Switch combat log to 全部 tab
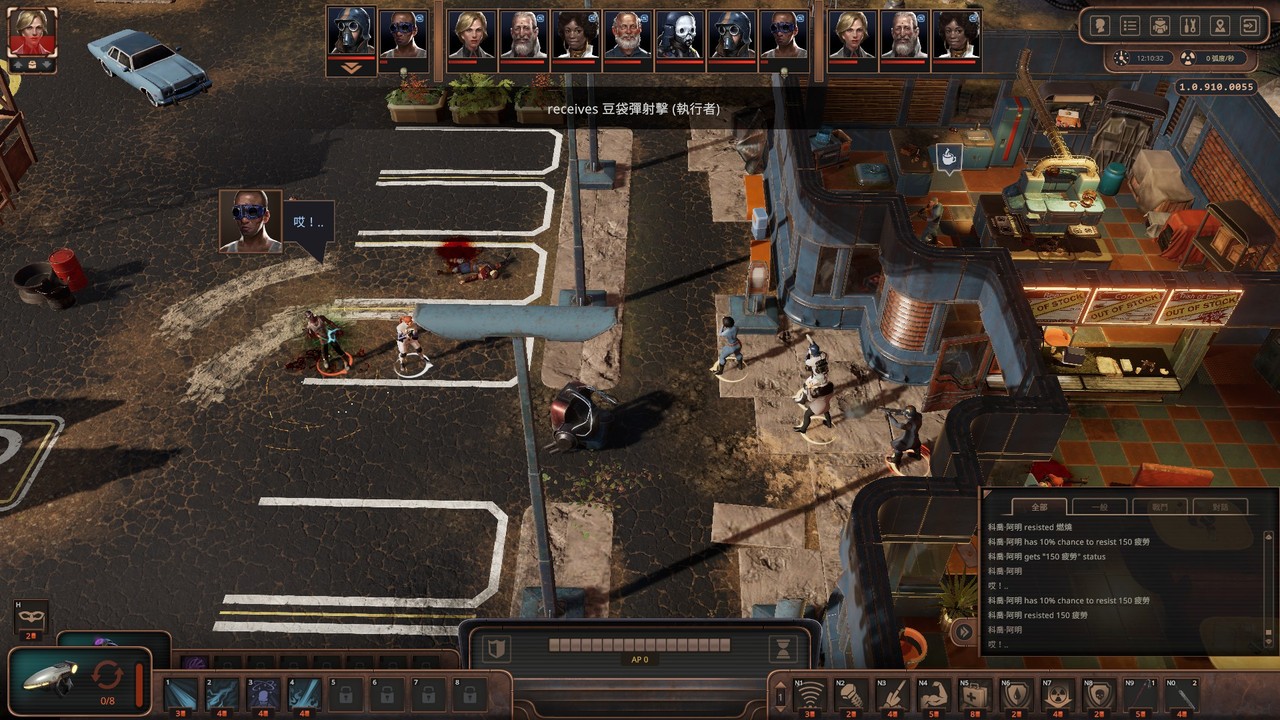The width and height of the screenshot is (1280, 720). coord(1039,507)
